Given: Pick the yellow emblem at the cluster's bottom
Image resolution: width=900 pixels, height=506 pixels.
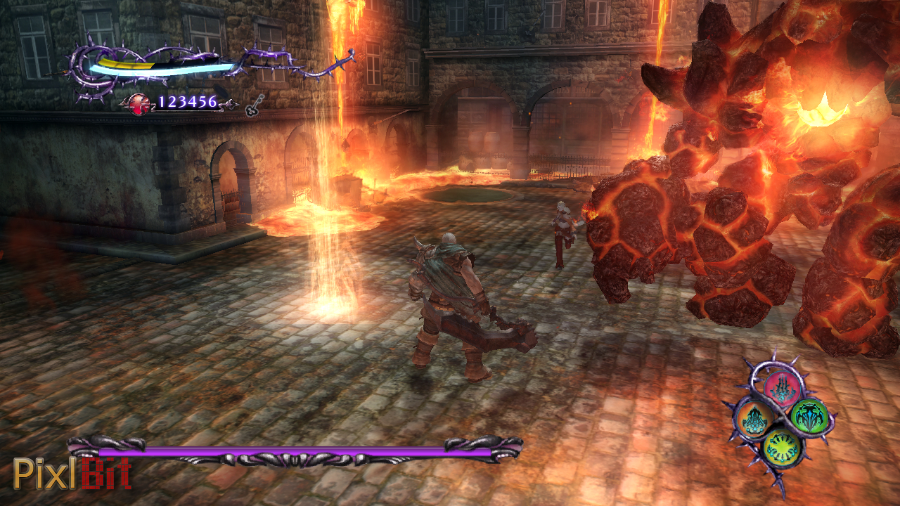Looking at the screenshot, I should coord(782,447).
